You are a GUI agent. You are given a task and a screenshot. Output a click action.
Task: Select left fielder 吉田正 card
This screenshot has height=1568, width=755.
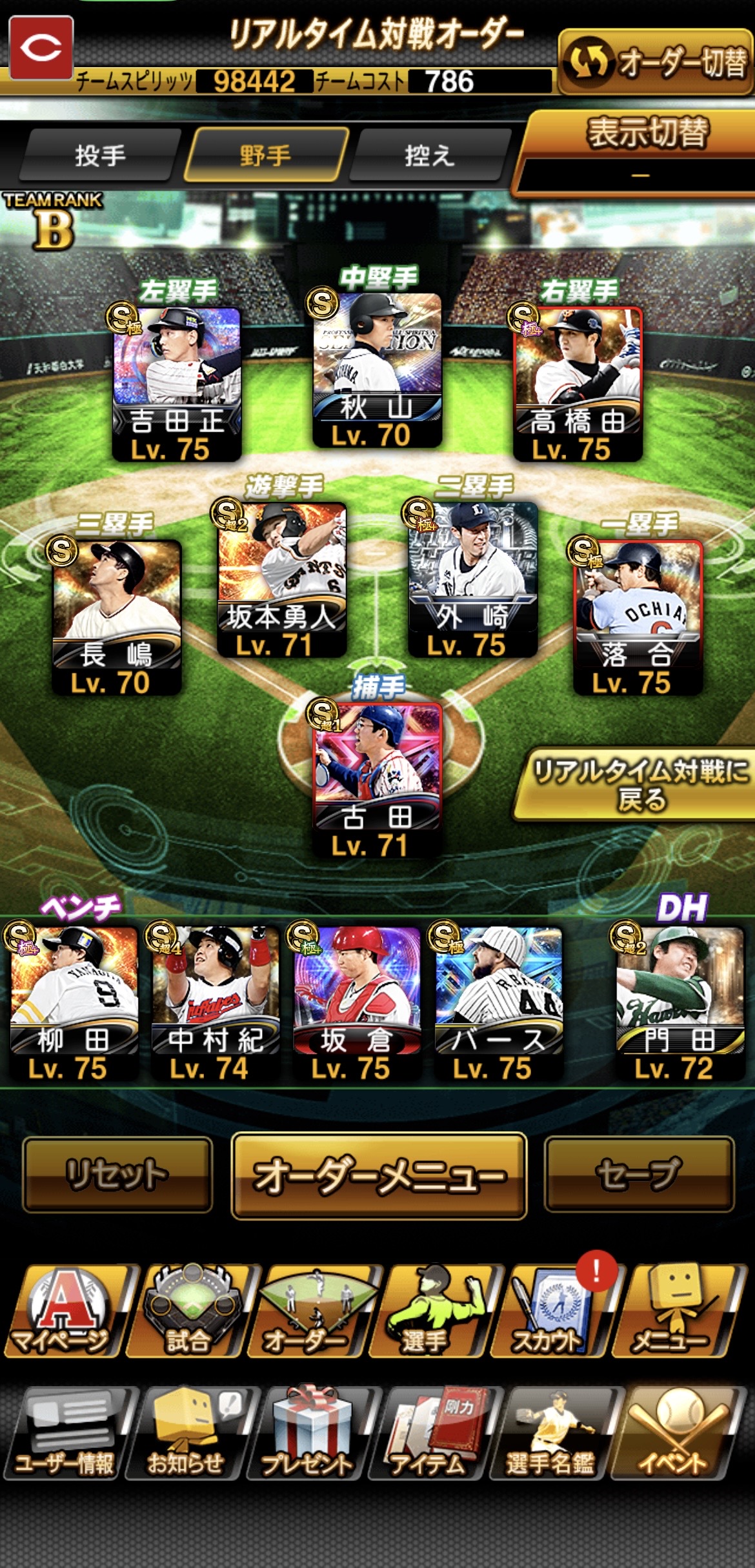click(x=177, y=382)
